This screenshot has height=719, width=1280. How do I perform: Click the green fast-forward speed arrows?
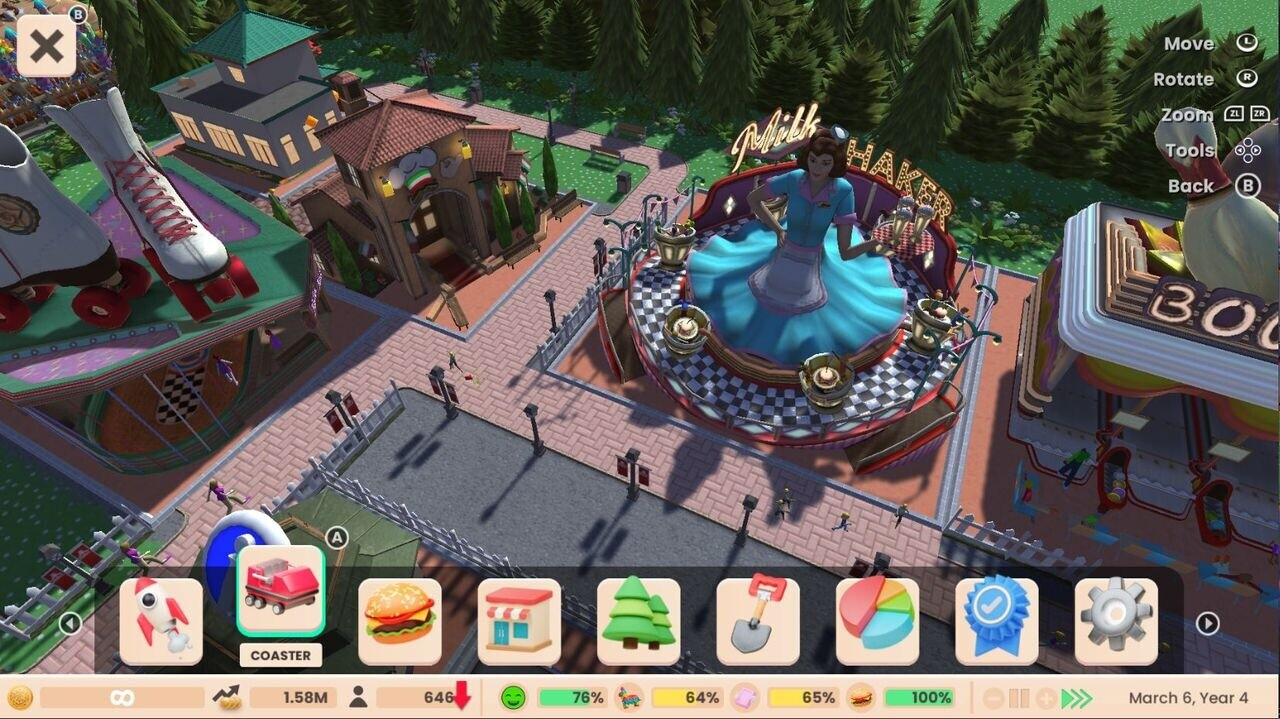(x=1077, y=698)
